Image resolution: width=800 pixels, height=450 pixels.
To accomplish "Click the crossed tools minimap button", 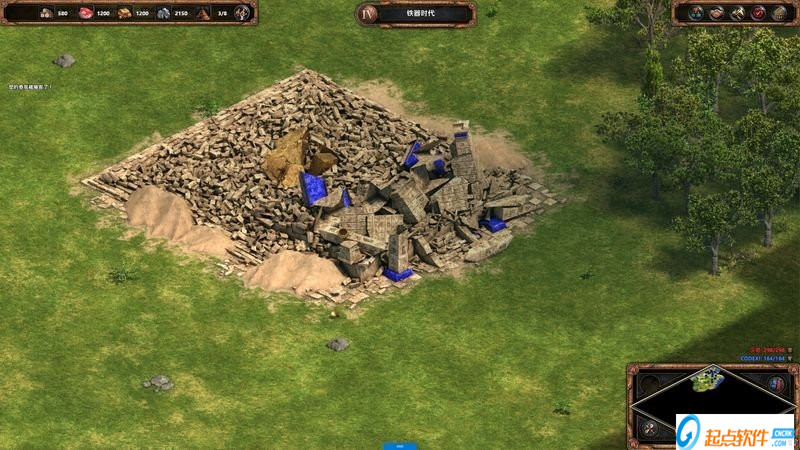I will click(x=649, y=427).
